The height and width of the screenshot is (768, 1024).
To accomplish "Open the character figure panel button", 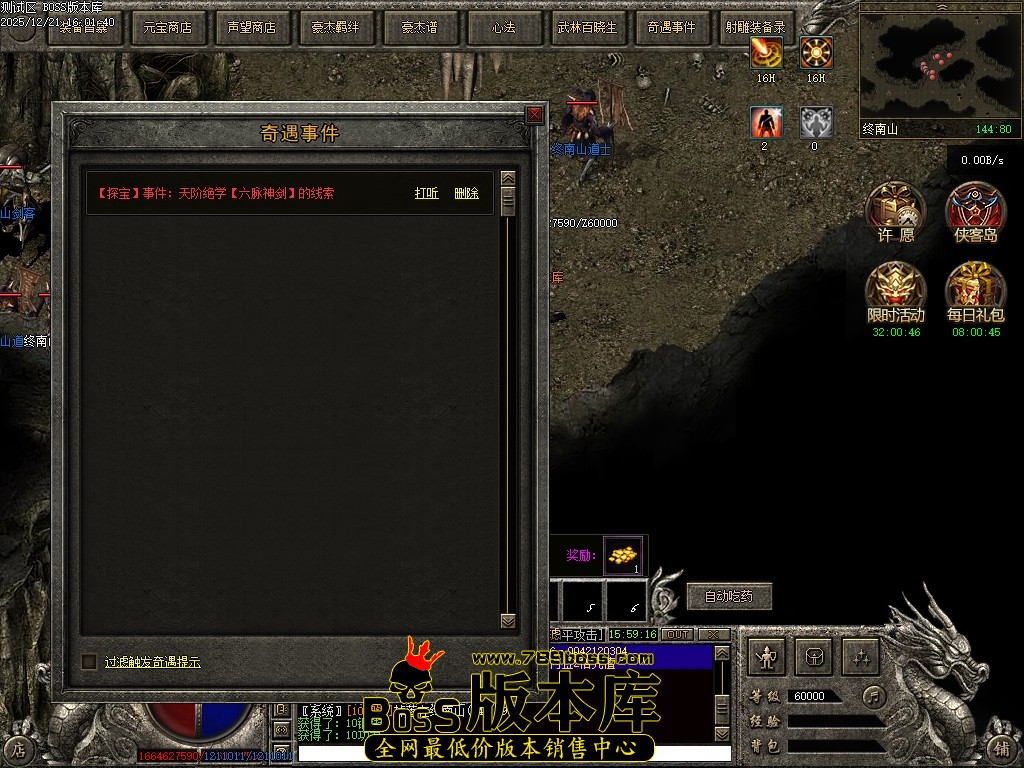I will [x=767, y=657].
